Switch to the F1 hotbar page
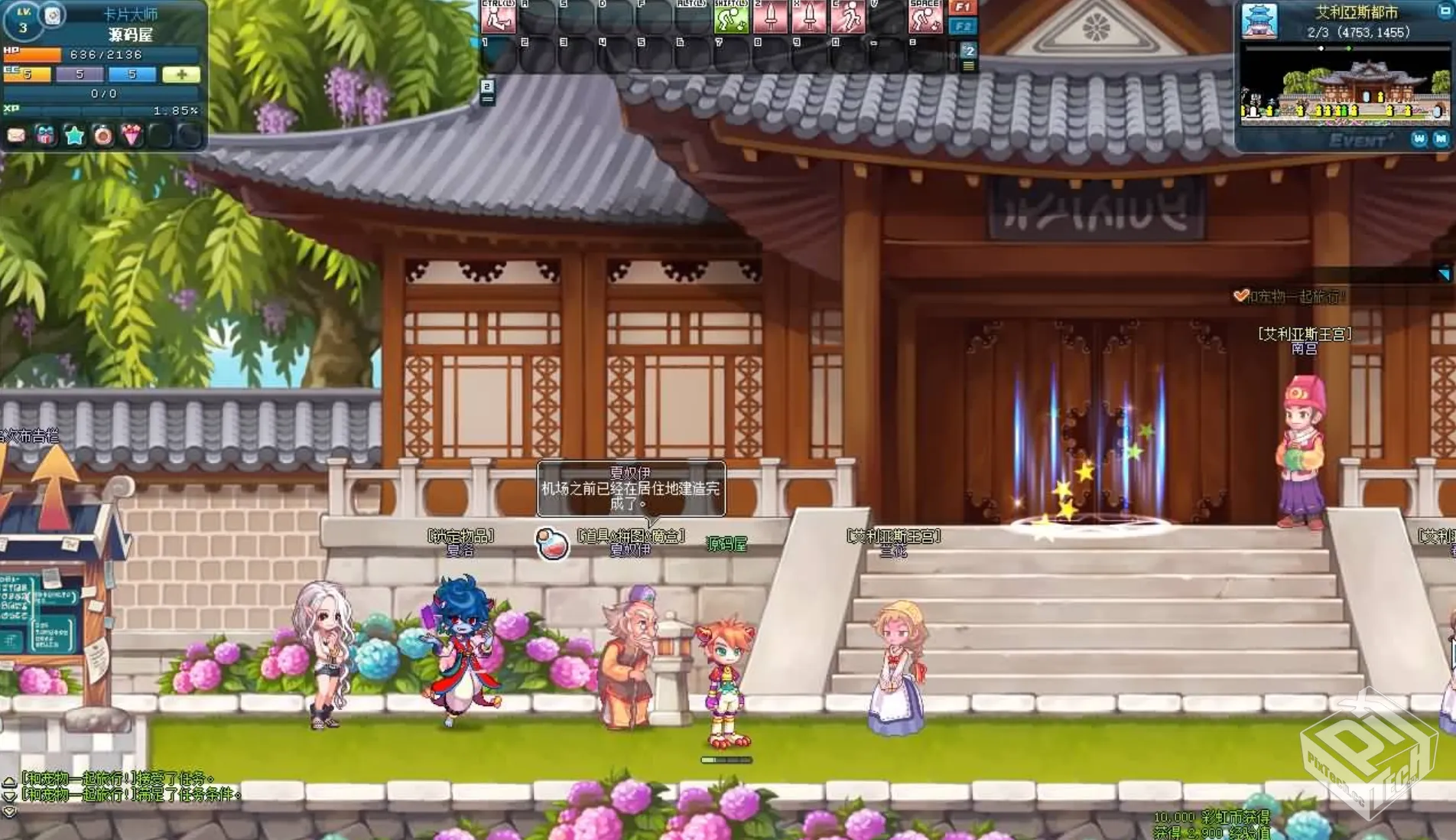Screen dimensions: 1456x840 [x=963, y=8]
